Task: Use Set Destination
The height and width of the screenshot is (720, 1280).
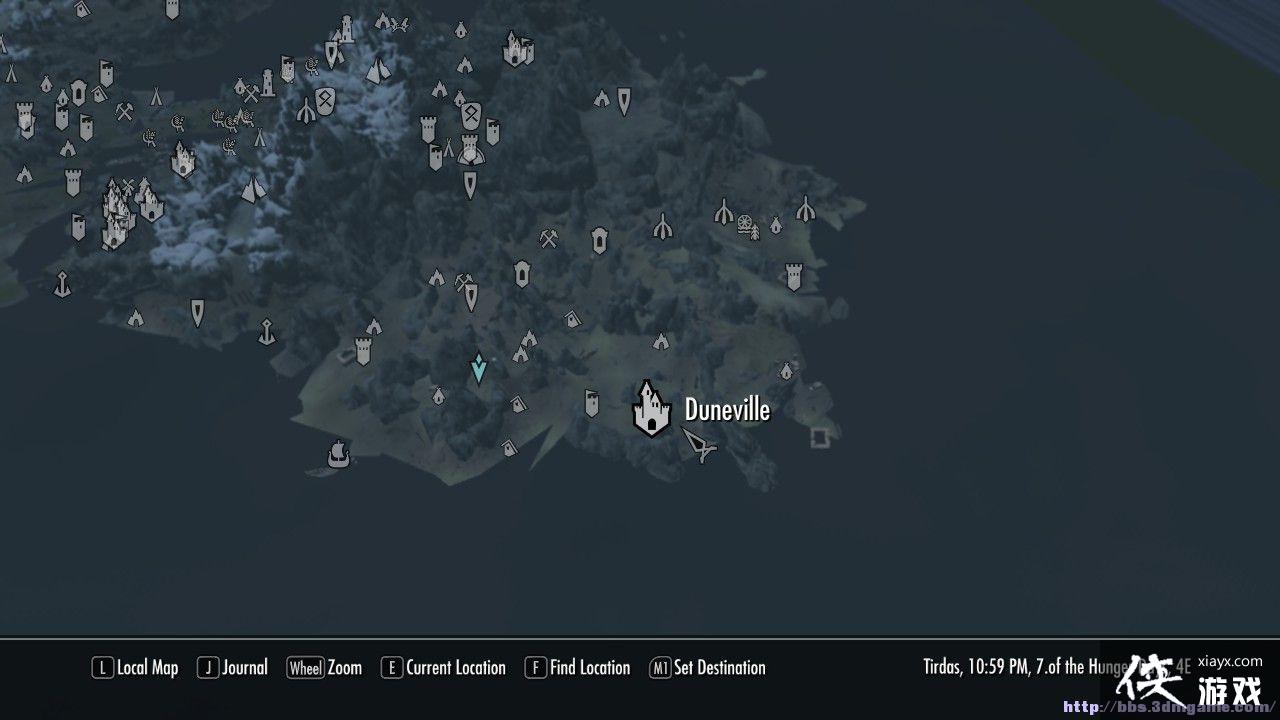Action: coord(709,667)
